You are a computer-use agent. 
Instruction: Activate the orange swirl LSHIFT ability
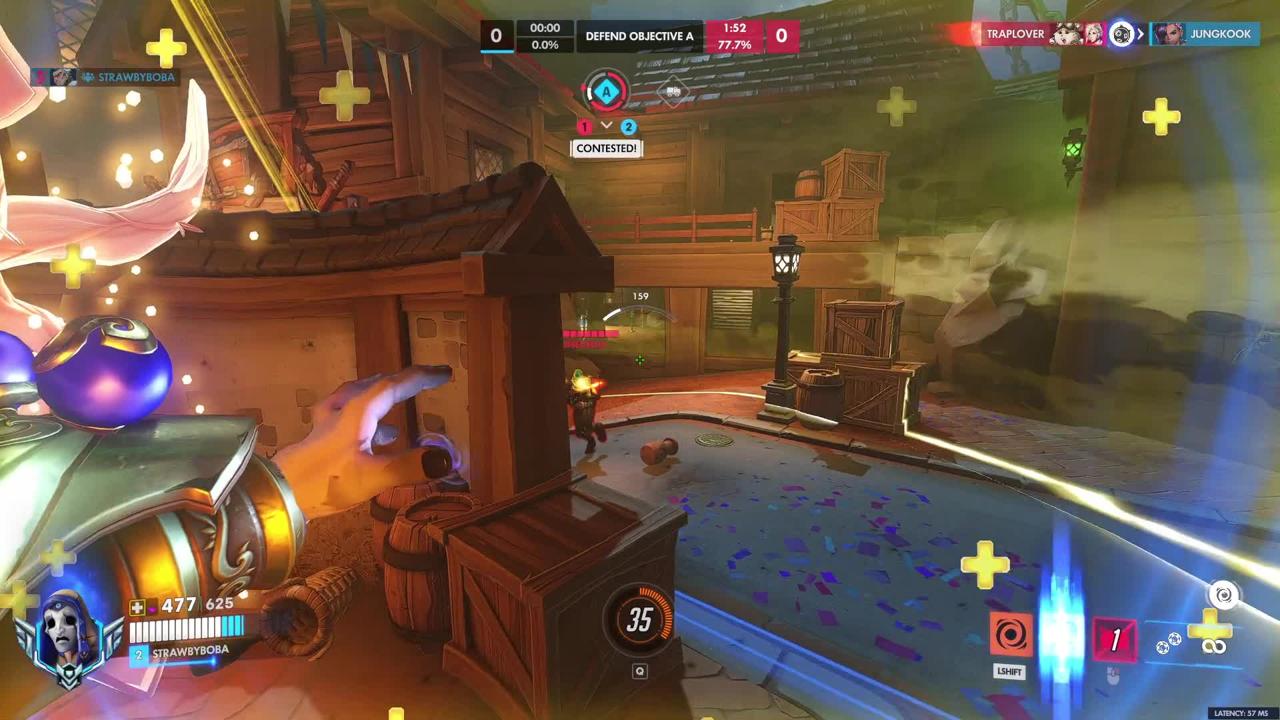click(1010, 635)
